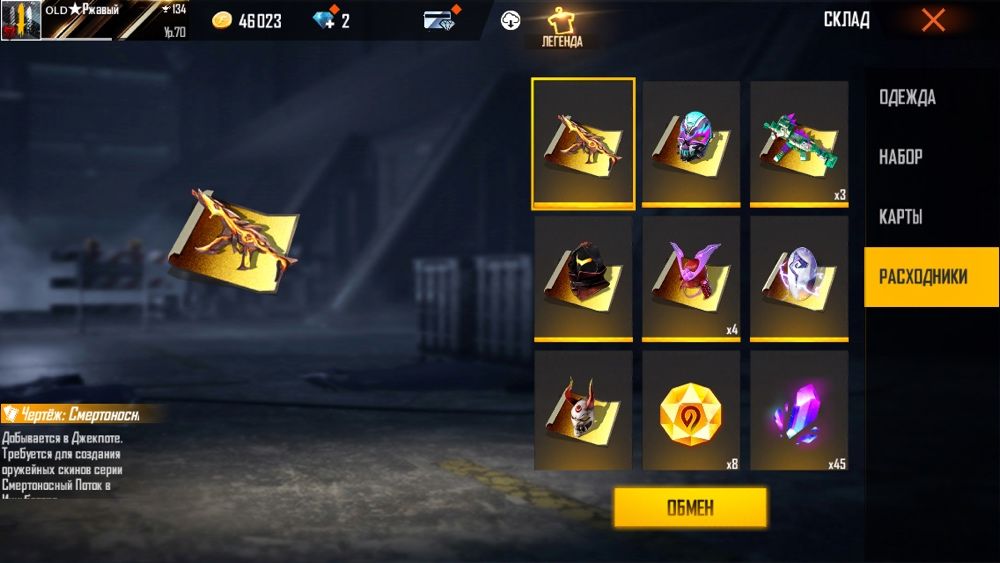
Task: Close the Склад storage screen
Action: click(x=932, y=20)
